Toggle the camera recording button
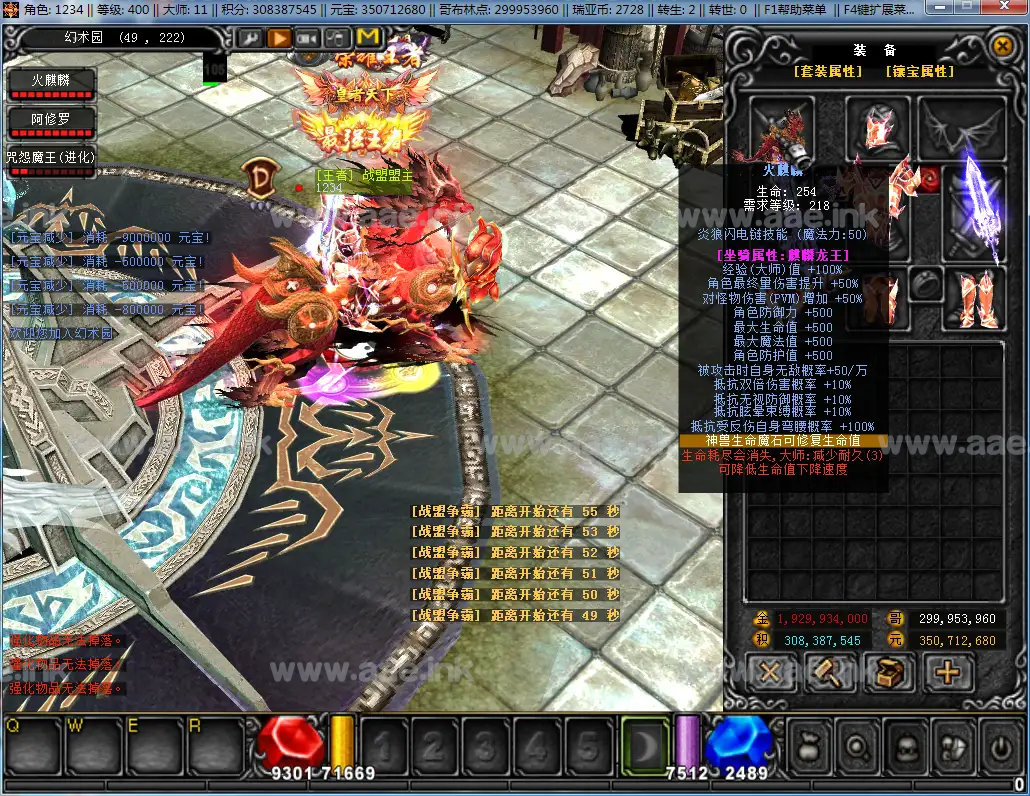Viewport: 1030px width, 796px height. 308,39
